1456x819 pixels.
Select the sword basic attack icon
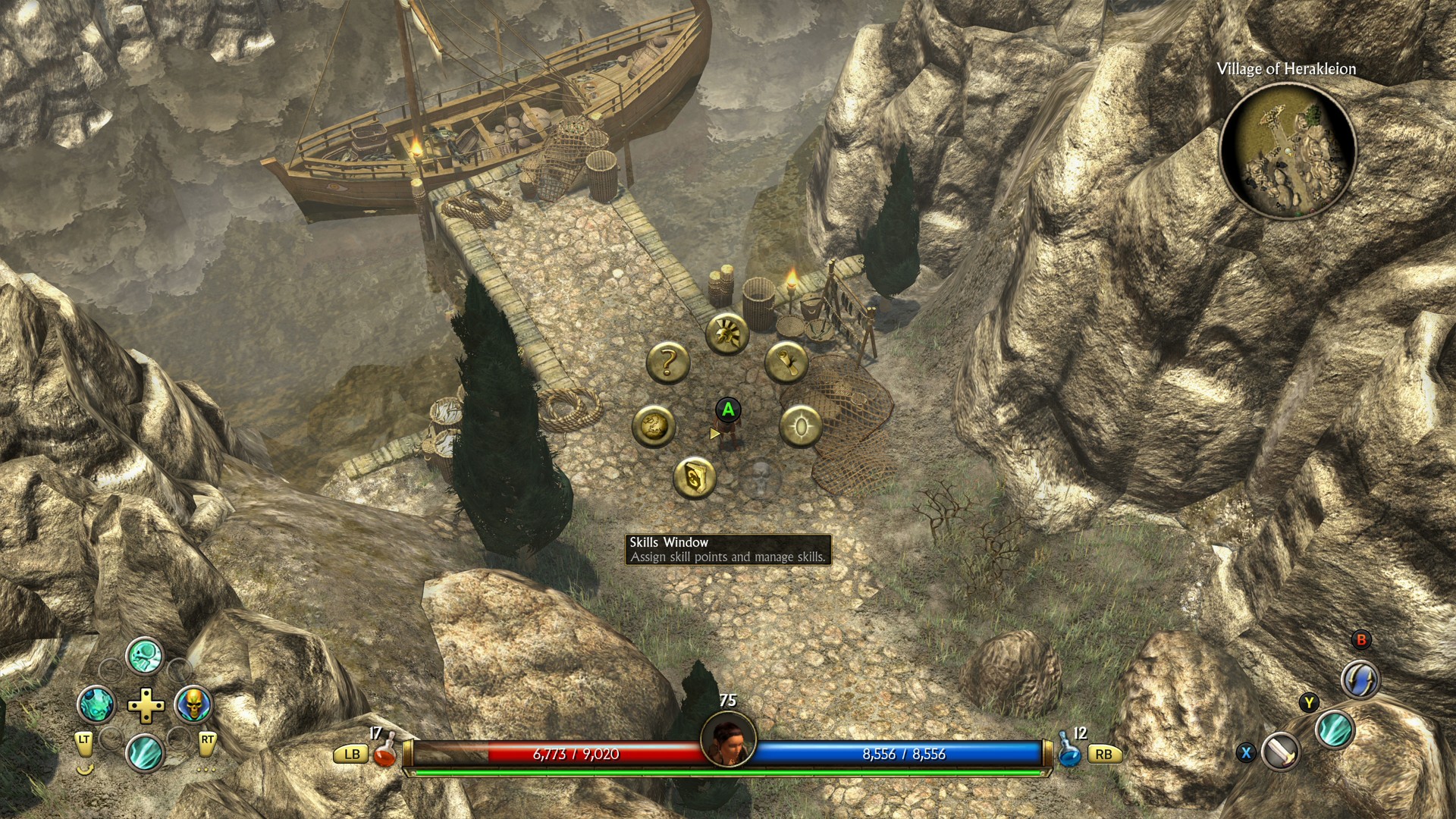pos(1281,752)
